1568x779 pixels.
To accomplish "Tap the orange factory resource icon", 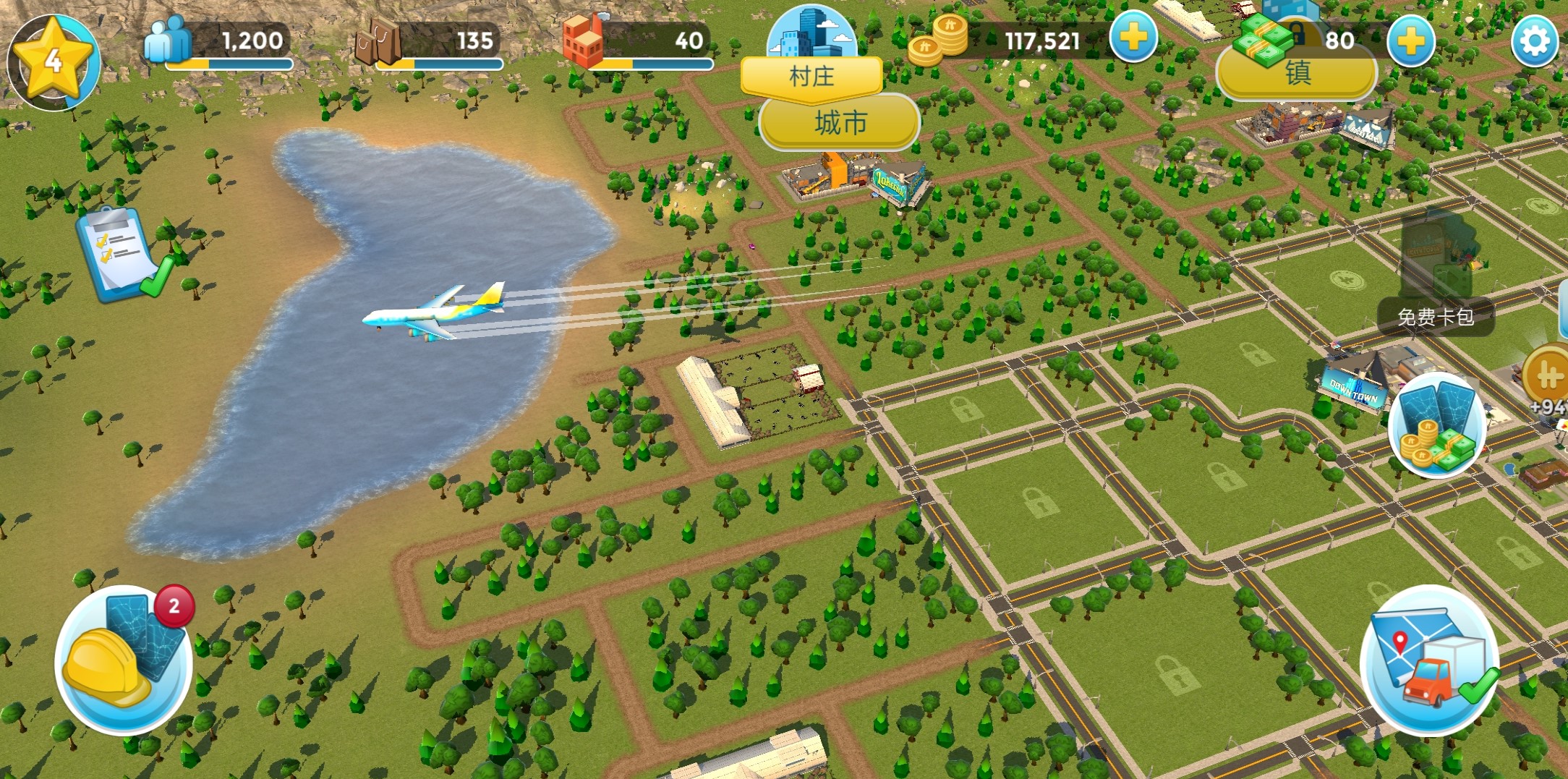I will click(x=583, y=41).
